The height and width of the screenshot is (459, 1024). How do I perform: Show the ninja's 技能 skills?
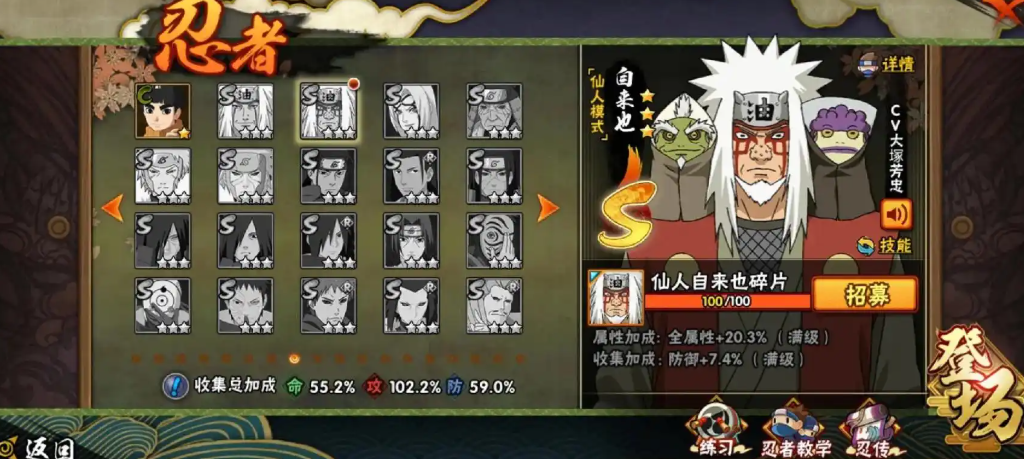click(x=886, y=245)
